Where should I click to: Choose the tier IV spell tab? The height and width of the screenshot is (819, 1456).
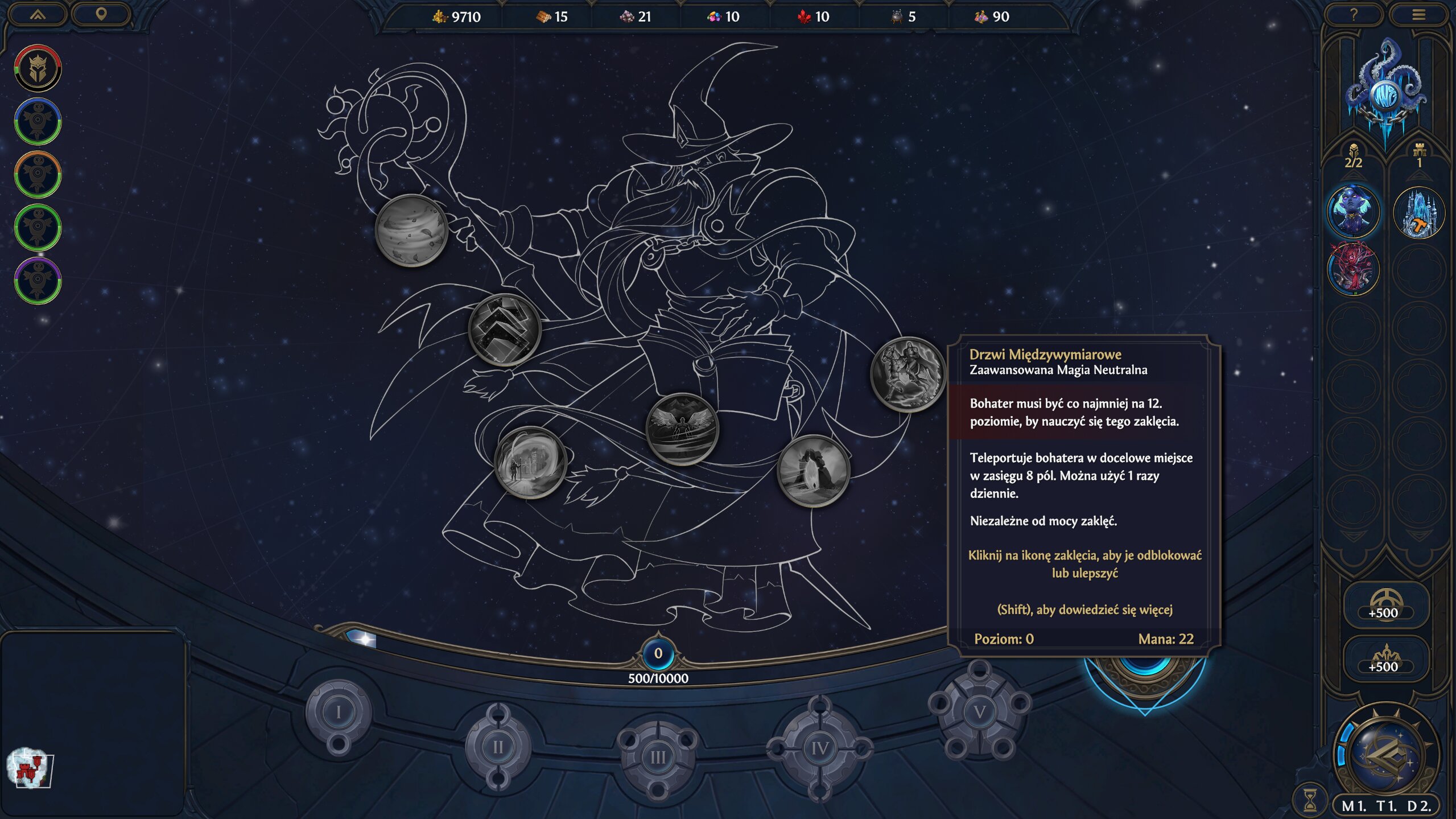[819, 747]
